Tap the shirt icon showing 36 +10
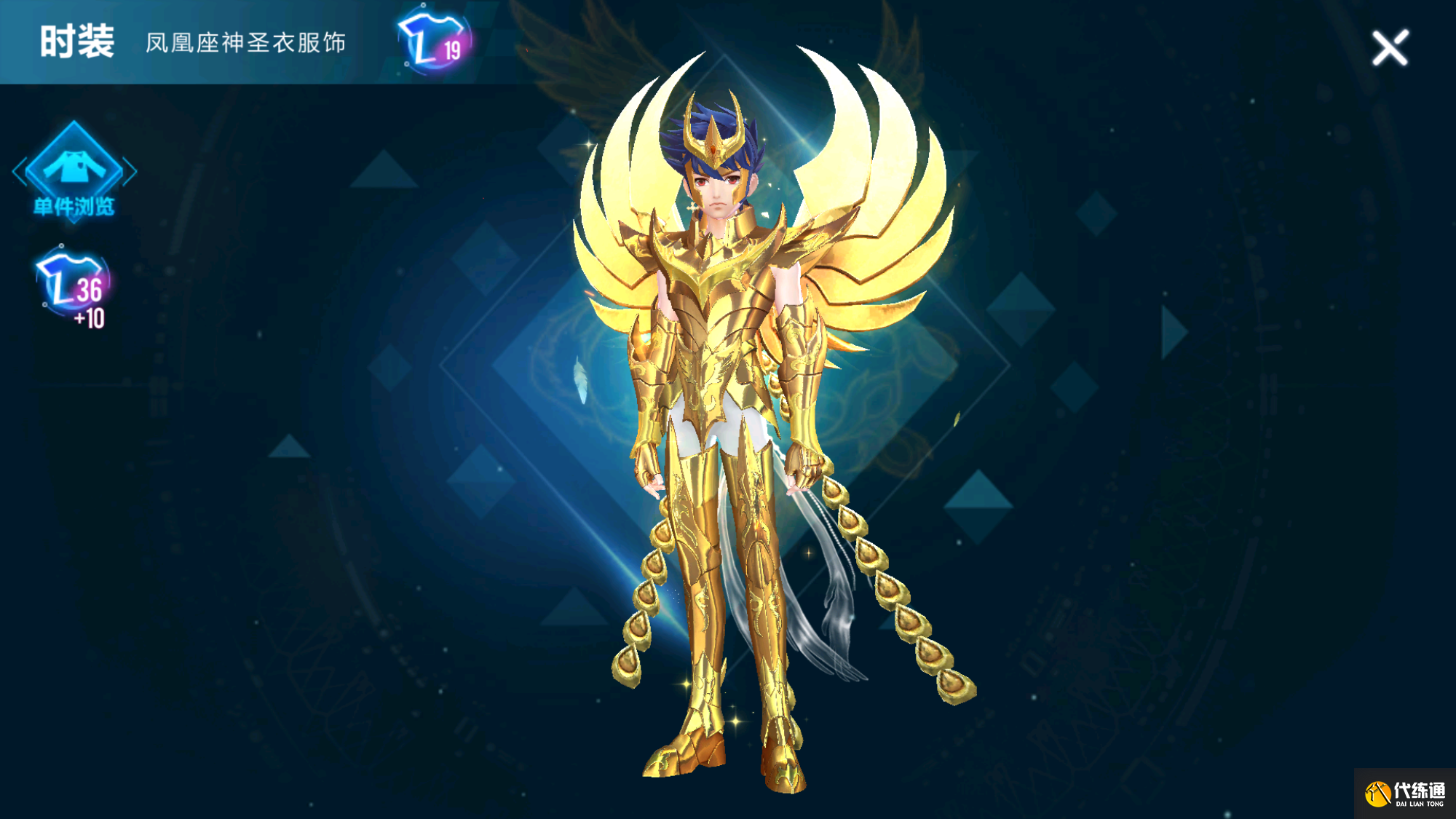Image resolution: width=1456 pixels, height=819 pixels. tap(73, 287)
